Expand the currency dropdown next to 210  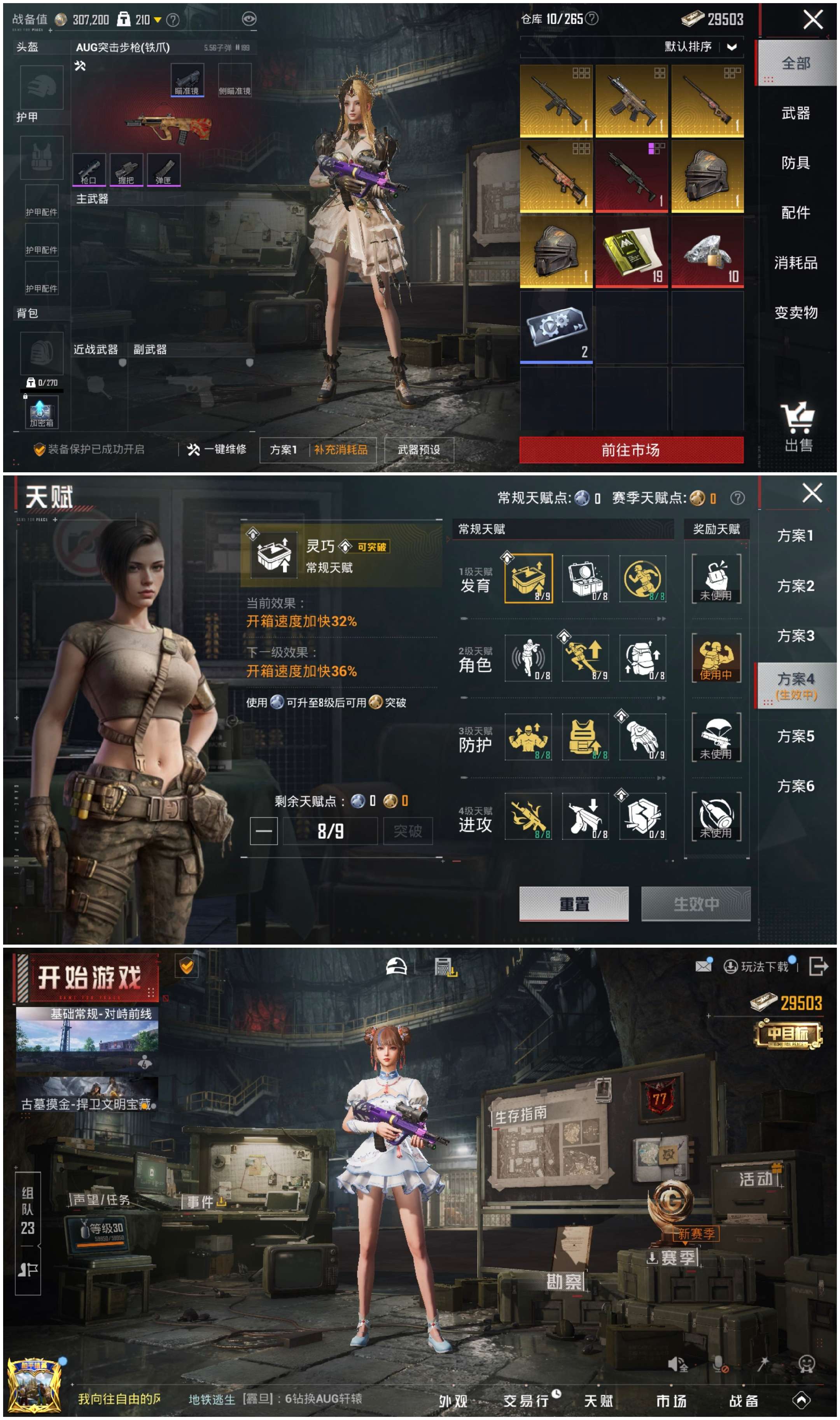157,19
